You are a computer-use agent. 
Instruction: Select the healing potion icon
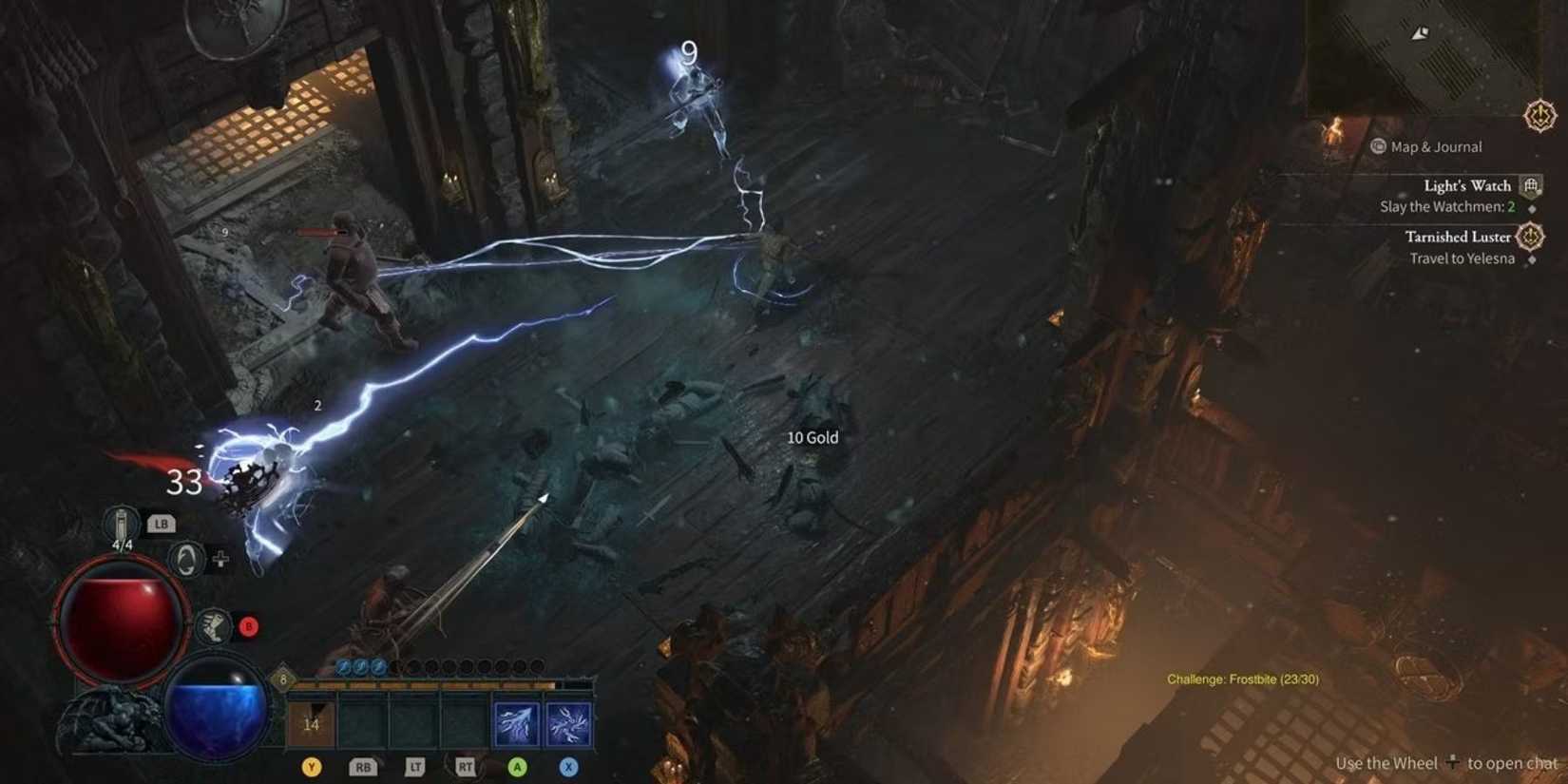tap(121, 523)
